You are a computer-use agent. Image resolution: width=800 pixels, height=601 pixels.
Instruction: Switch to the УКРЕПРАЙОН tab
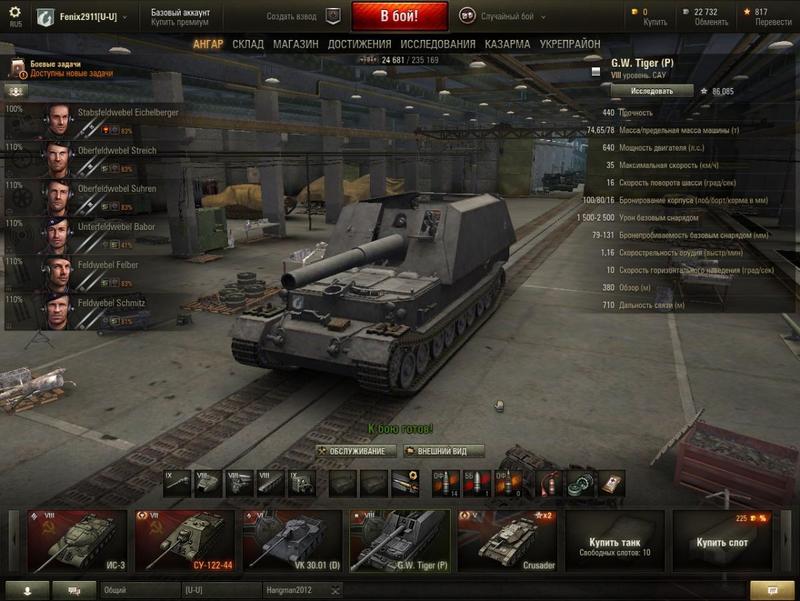pyautogui.click(x=570, y=45)
